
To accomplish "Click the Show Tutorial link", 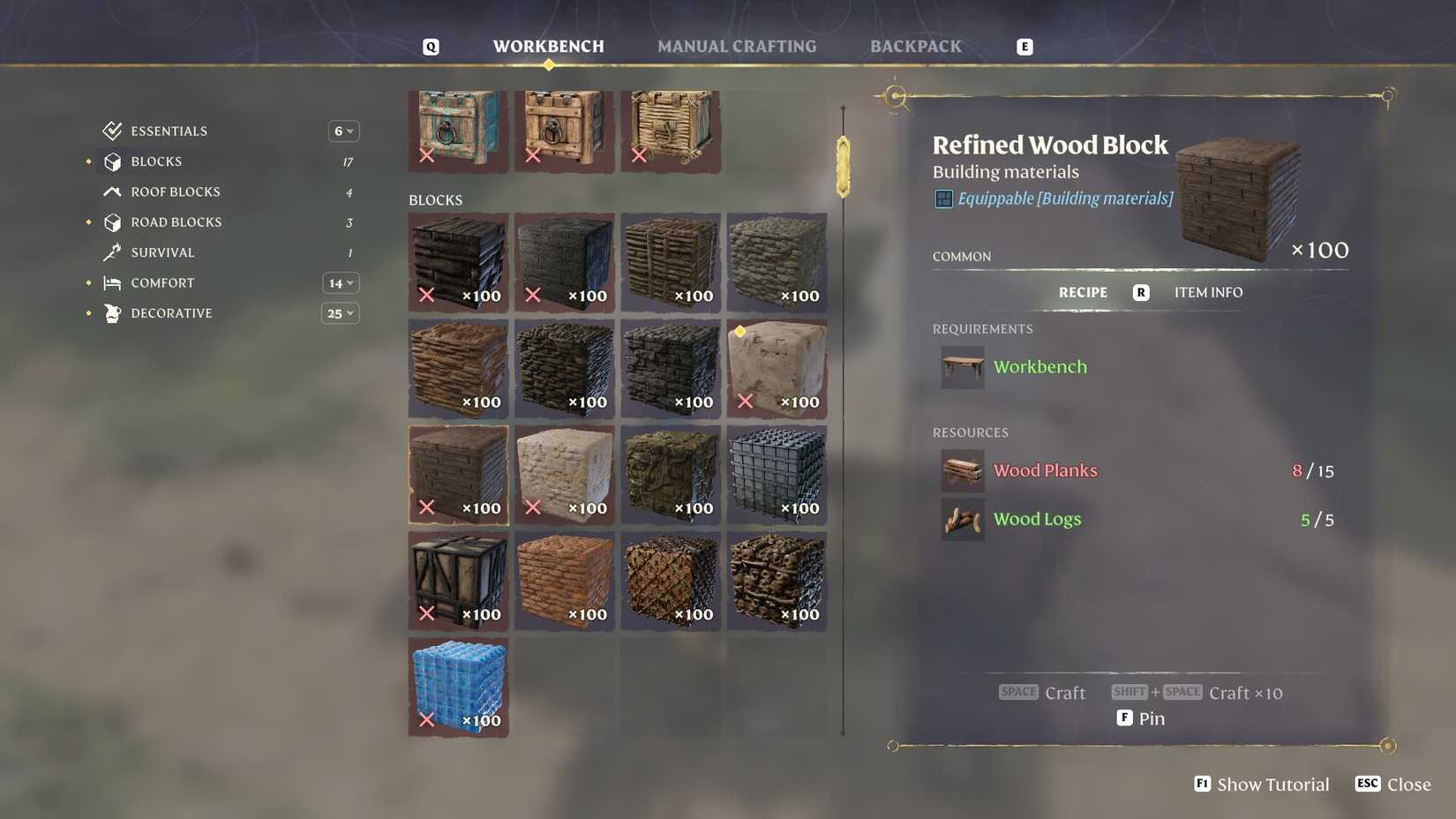I will [x=1271, y=784].
